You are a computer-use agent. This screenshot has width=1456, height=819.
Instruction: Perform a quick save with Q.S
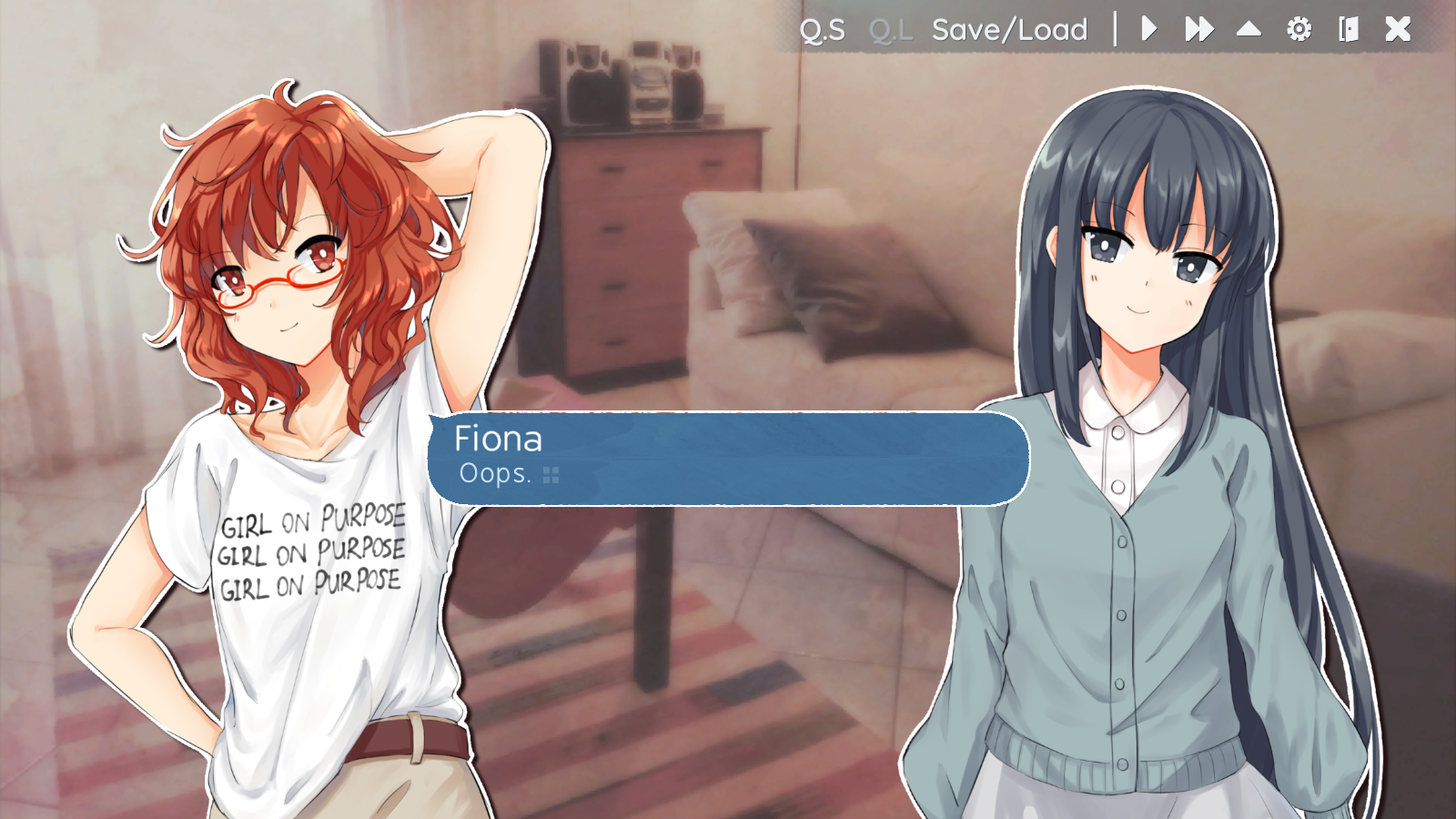click(823, 29)
